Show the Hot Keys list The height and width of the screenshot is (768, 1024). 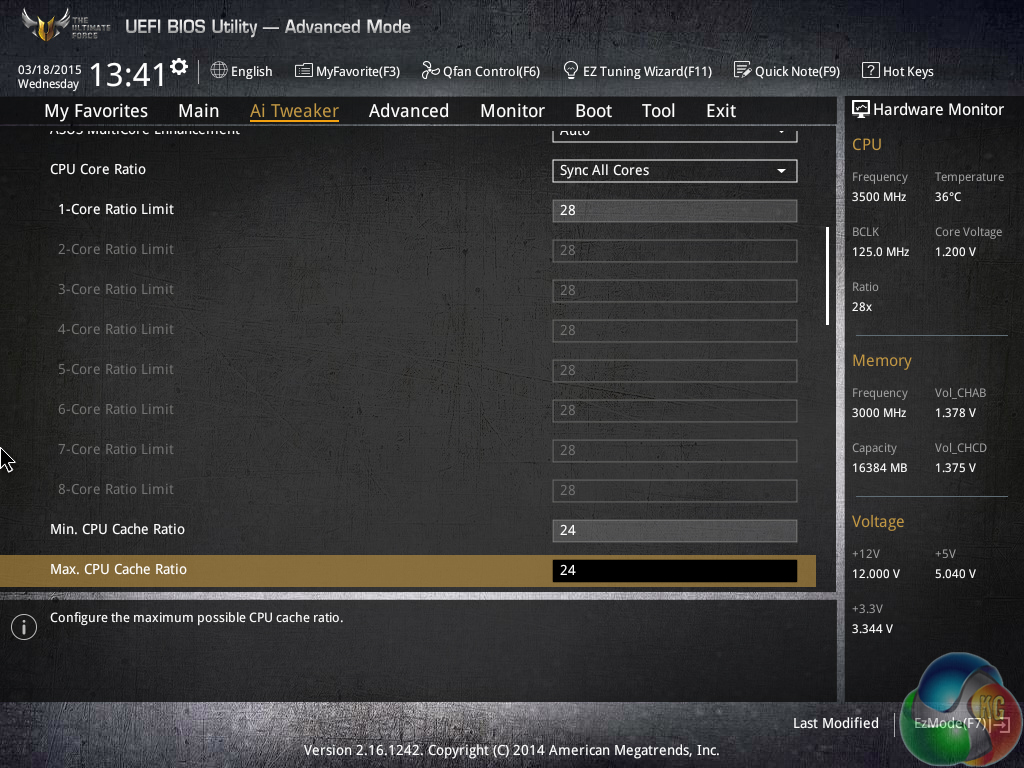[898, 71]
